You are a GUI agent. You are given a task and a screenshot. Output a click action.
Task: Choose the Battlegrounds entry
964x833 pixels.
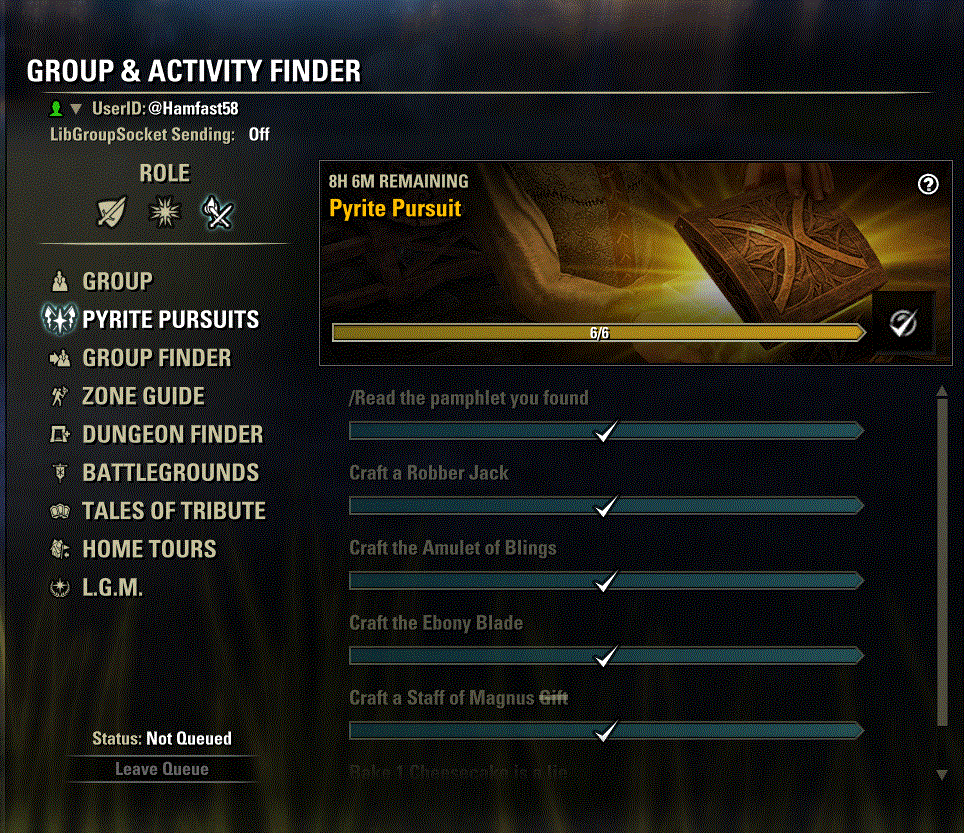(170, 473)
